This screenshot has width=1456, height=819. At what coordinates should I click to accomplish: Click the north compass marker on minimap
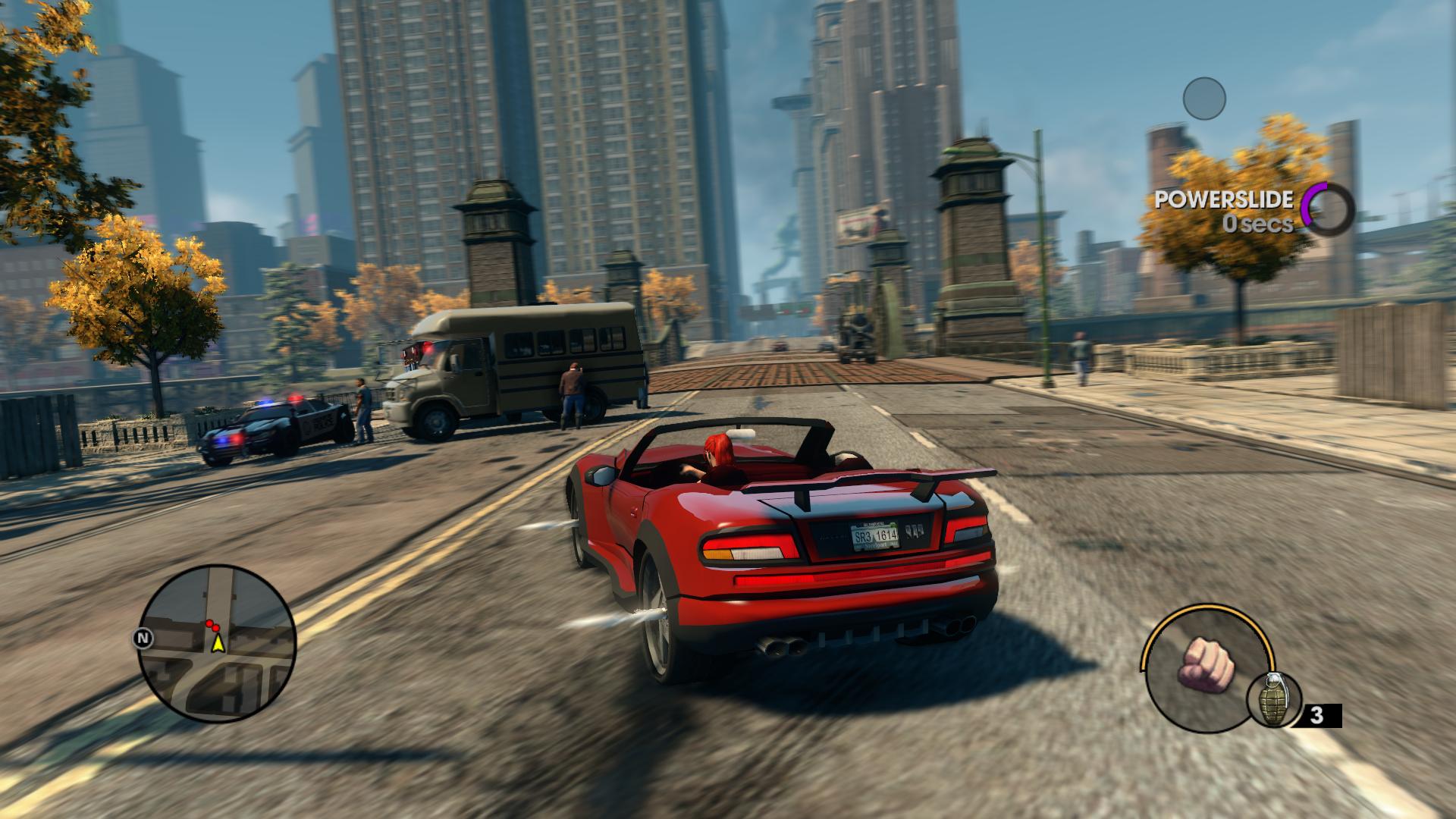pos(142,639)
